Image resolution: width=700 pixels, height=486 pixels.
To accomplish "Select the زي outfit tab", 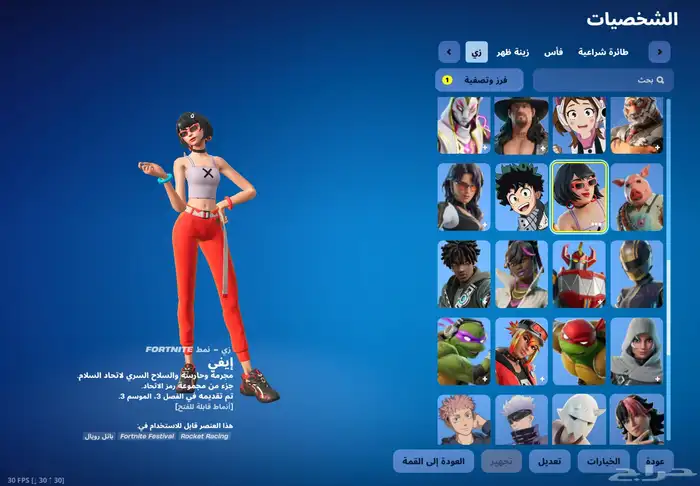I will (x=476, y=51).
